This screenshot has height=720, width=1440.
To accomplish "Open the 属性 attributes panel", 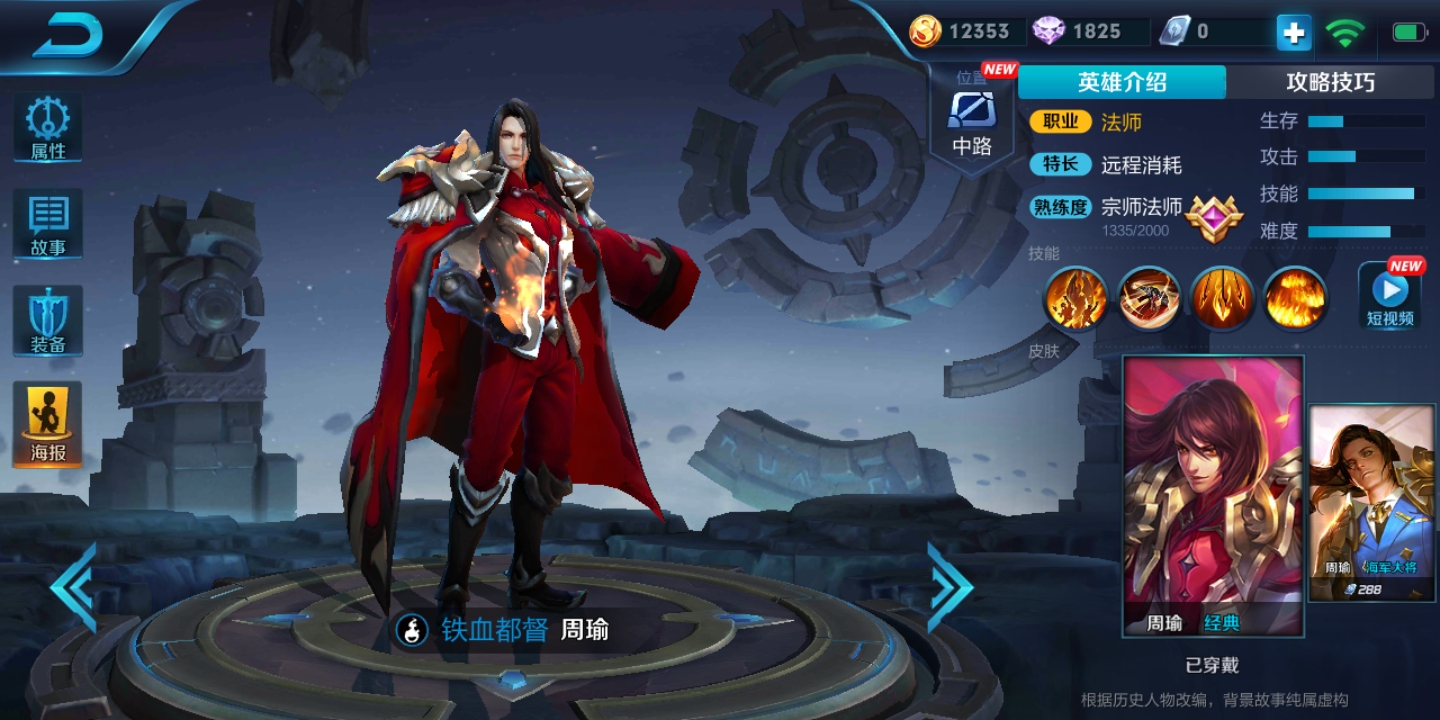I will 47,129.
